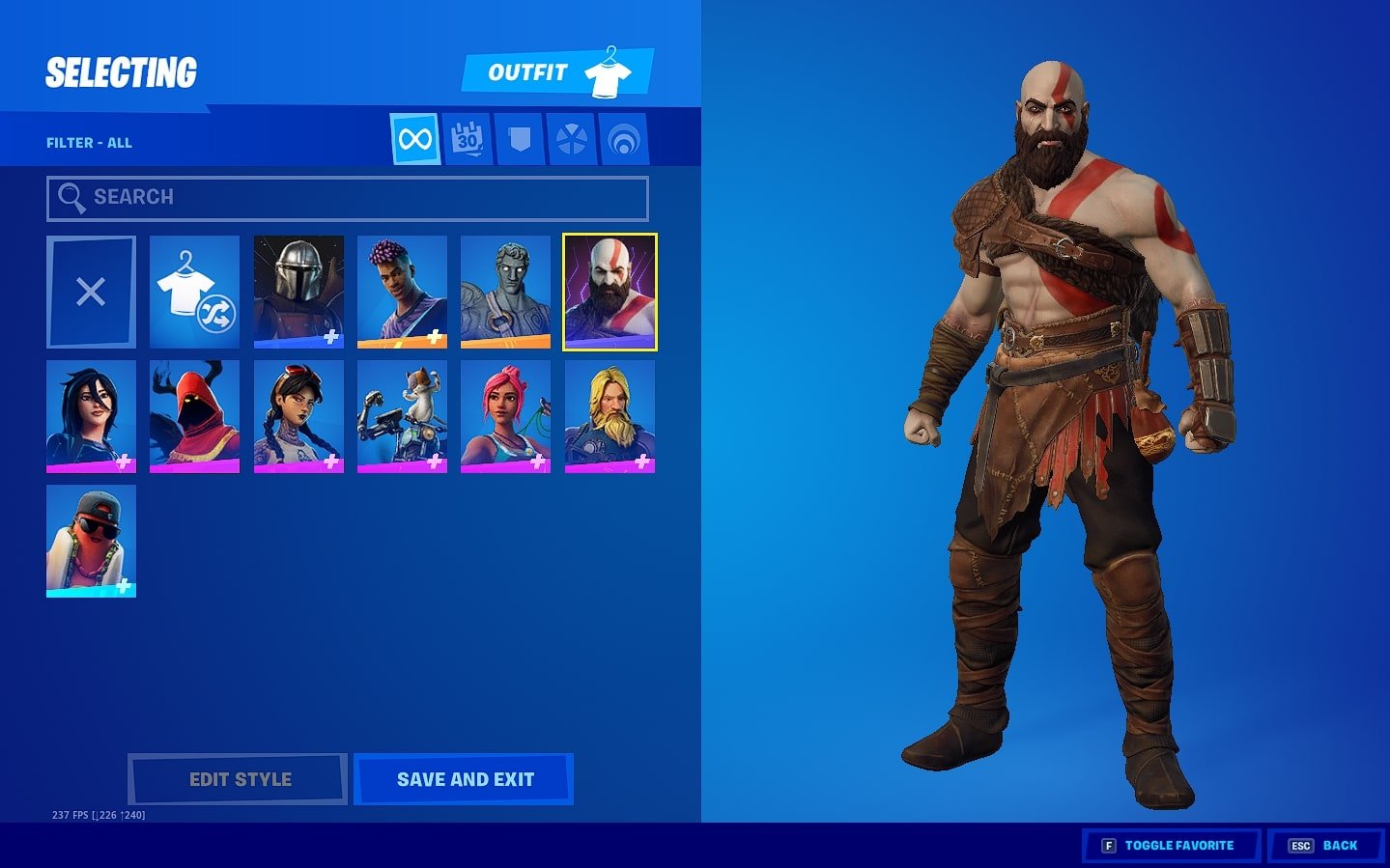
Task: Select the empty X outfit slot
Action: [90, 291]
